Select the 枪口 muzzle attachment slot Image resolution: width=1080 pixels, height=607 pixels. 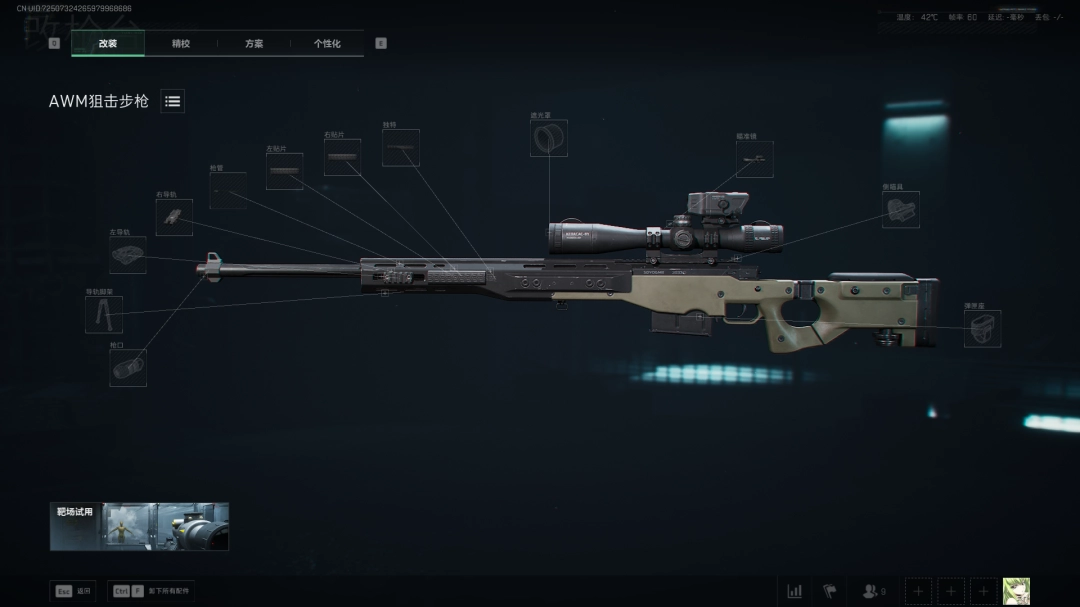tap(128, 368)
